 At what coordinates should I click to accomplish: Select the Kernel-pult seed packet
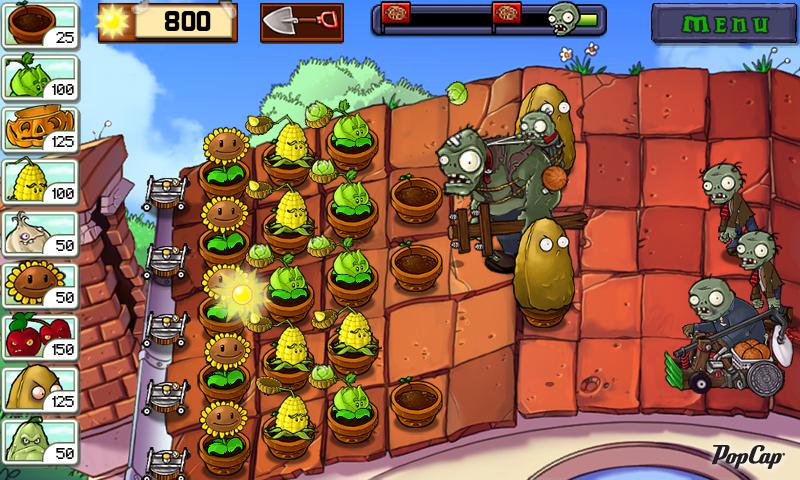pos(40,180)
